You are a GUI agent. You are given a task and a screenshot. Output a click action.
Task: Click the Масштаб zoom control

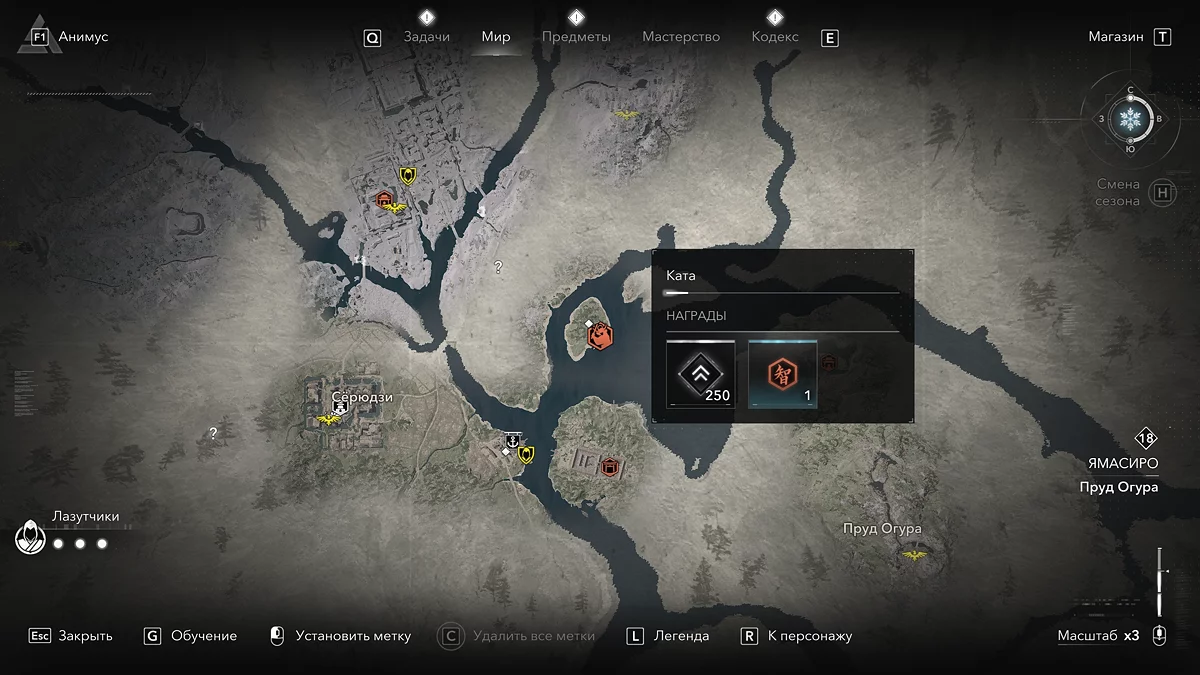tap(1097, 636)
